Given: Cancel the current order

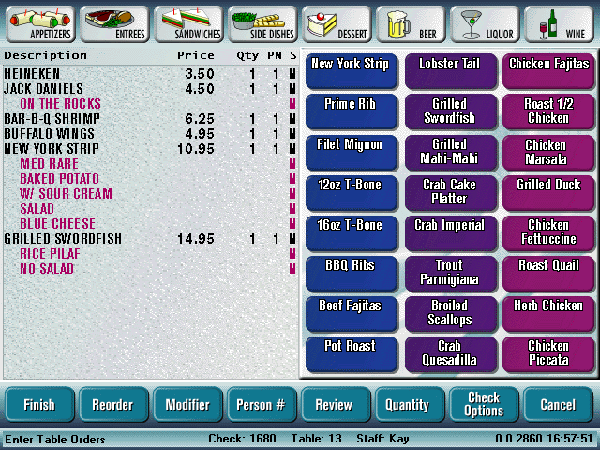Looking at the screenshot, I should pos(557,405).
